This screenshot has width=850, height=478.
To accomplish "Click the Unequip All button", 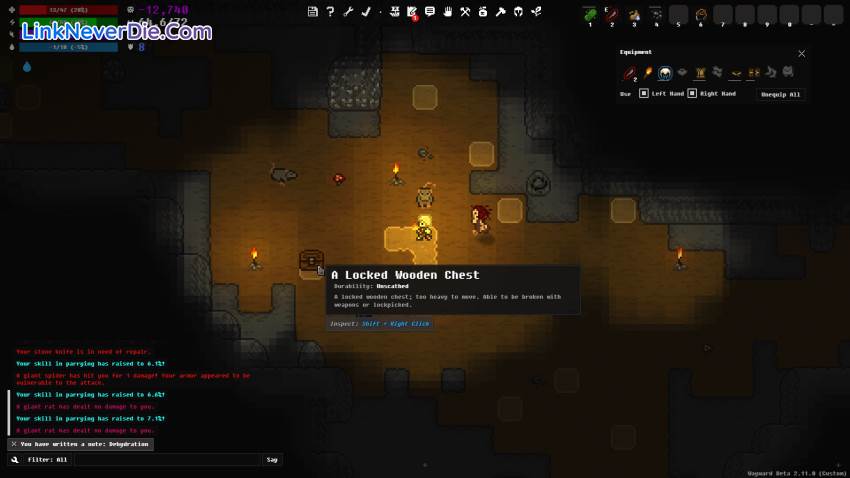I will 780,94.
